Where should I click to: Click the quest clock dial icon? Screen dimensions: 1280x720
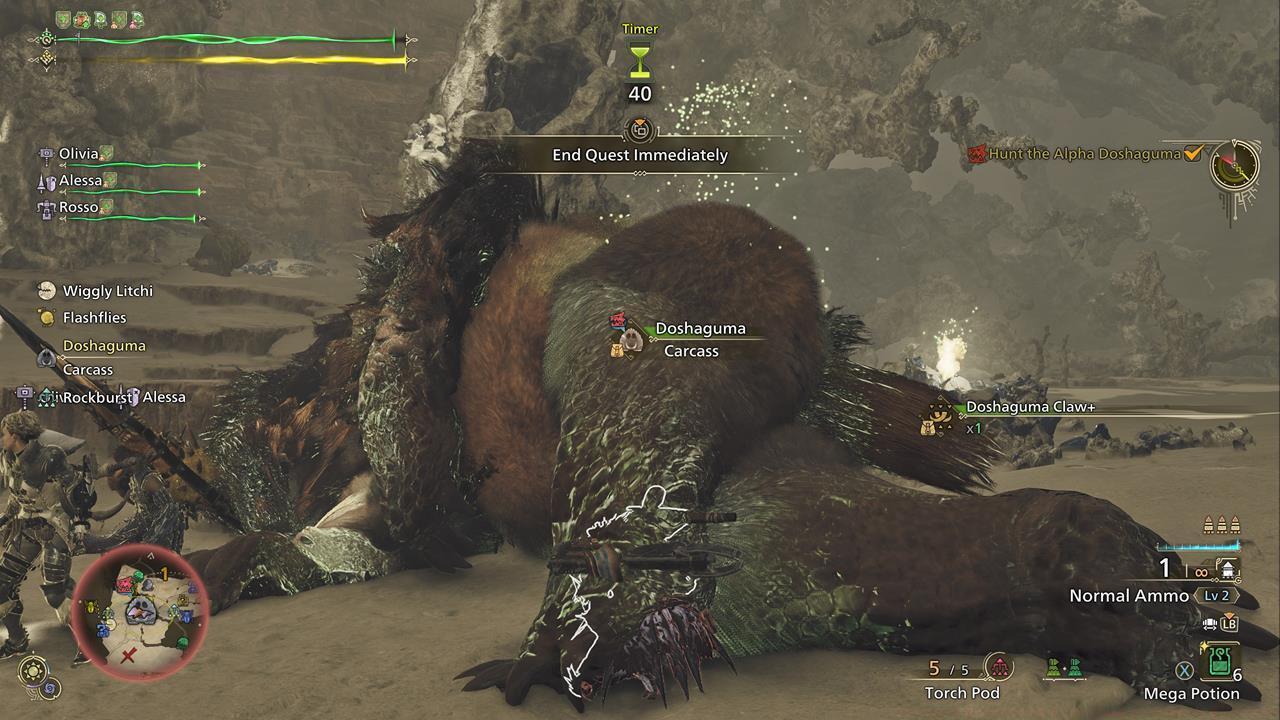click(x=1234, y=166)
